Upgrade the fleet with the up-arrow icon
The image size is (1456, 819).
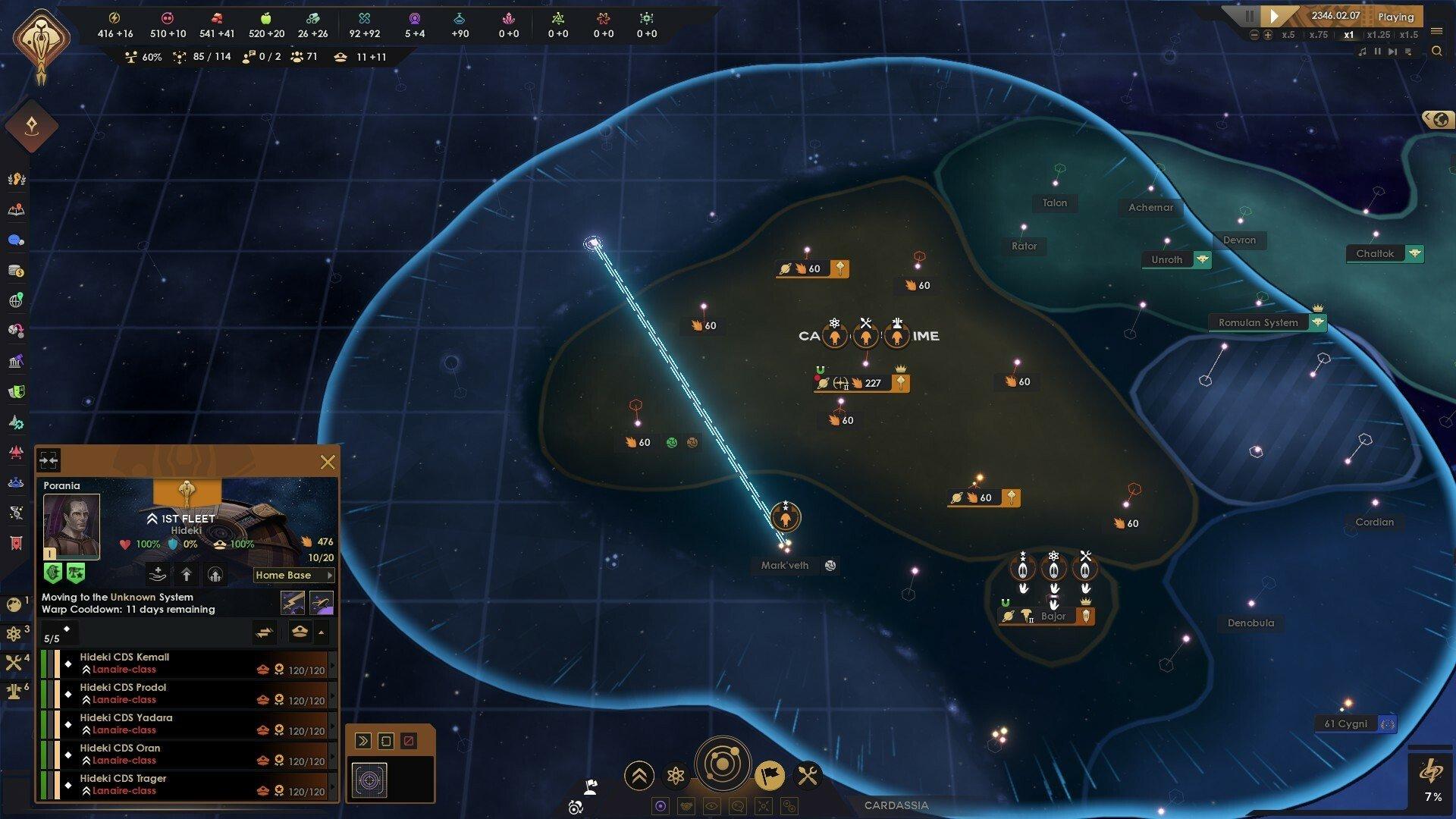(x=187, y=575)
